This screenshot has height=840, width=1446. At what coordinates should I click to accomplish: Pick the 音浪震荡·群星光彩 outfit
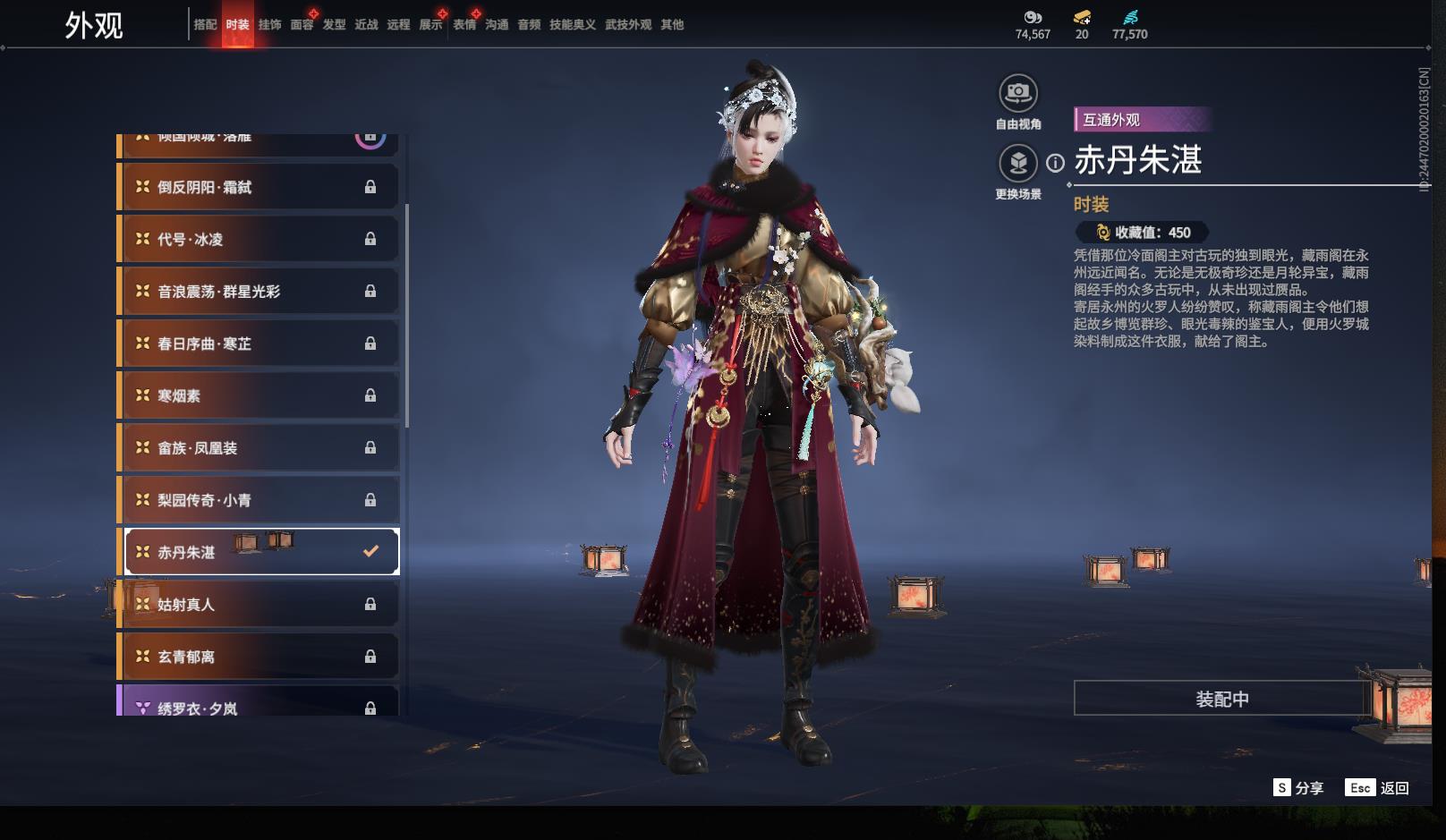258,292
